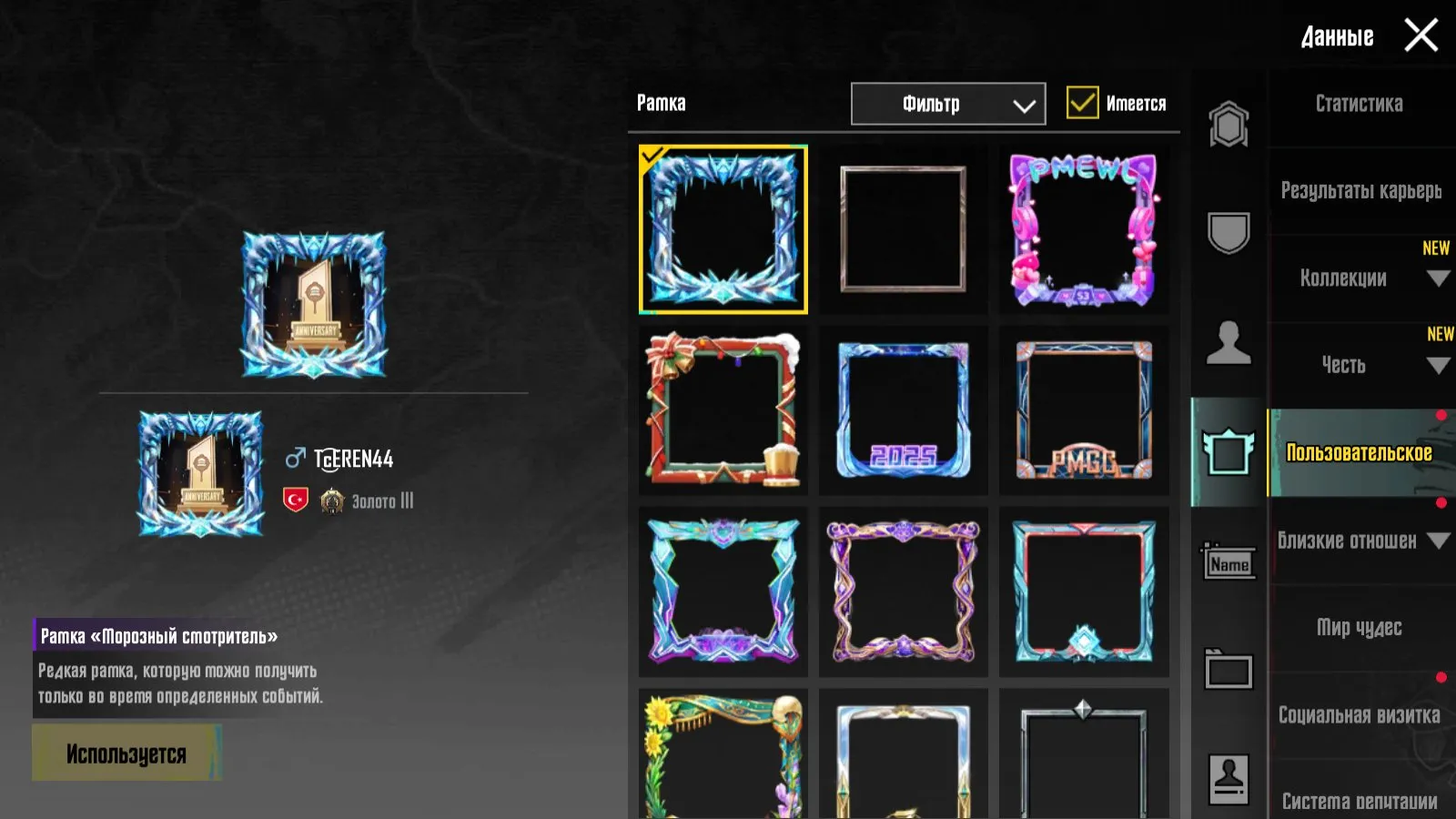1456x819 pixels.
Task: Switch to the Статистика tab
Action: 1359,105
